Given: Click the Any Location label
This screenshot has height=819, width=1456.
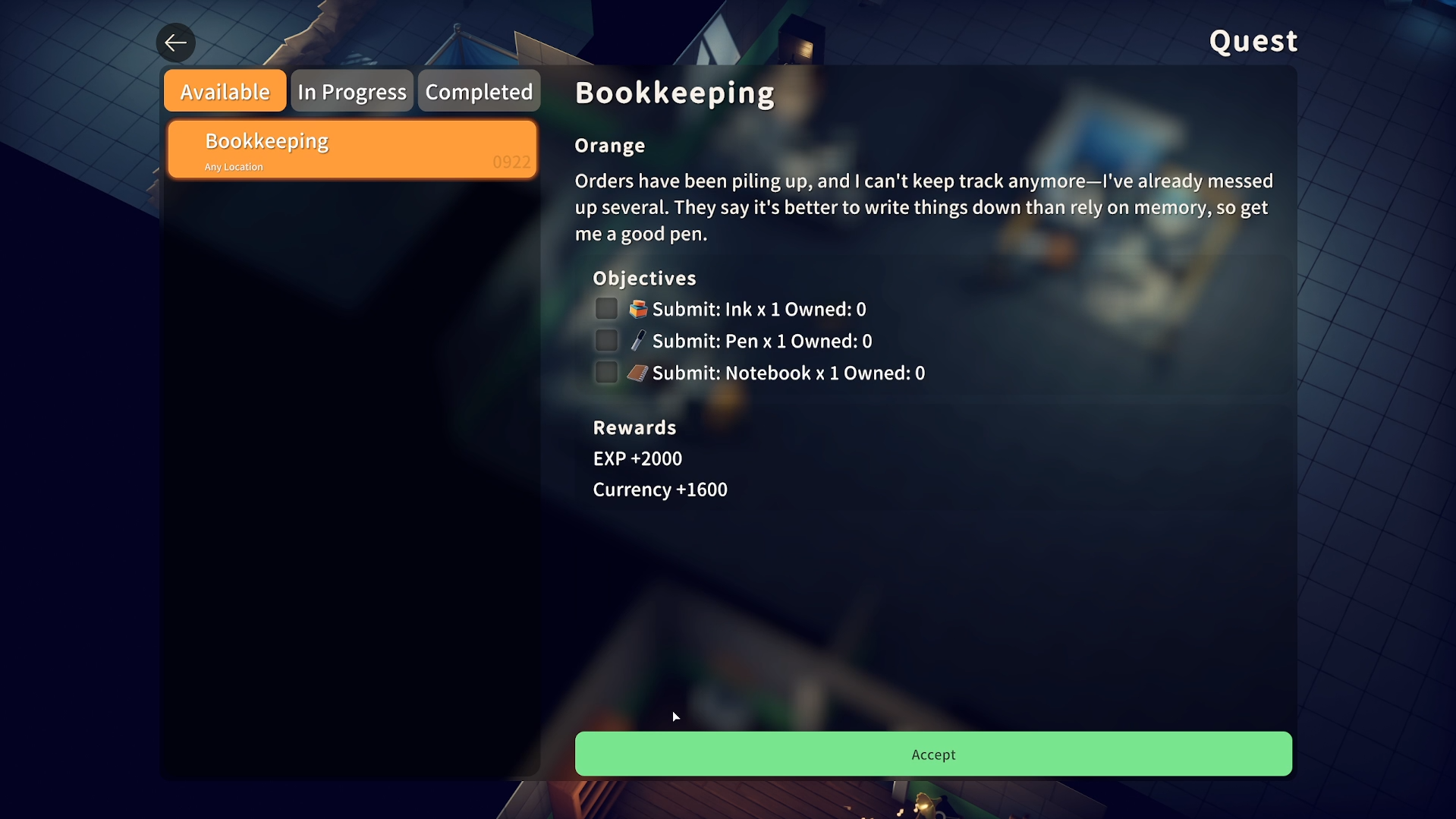Looking at the screenshot, I should click(x=232, y=166).
